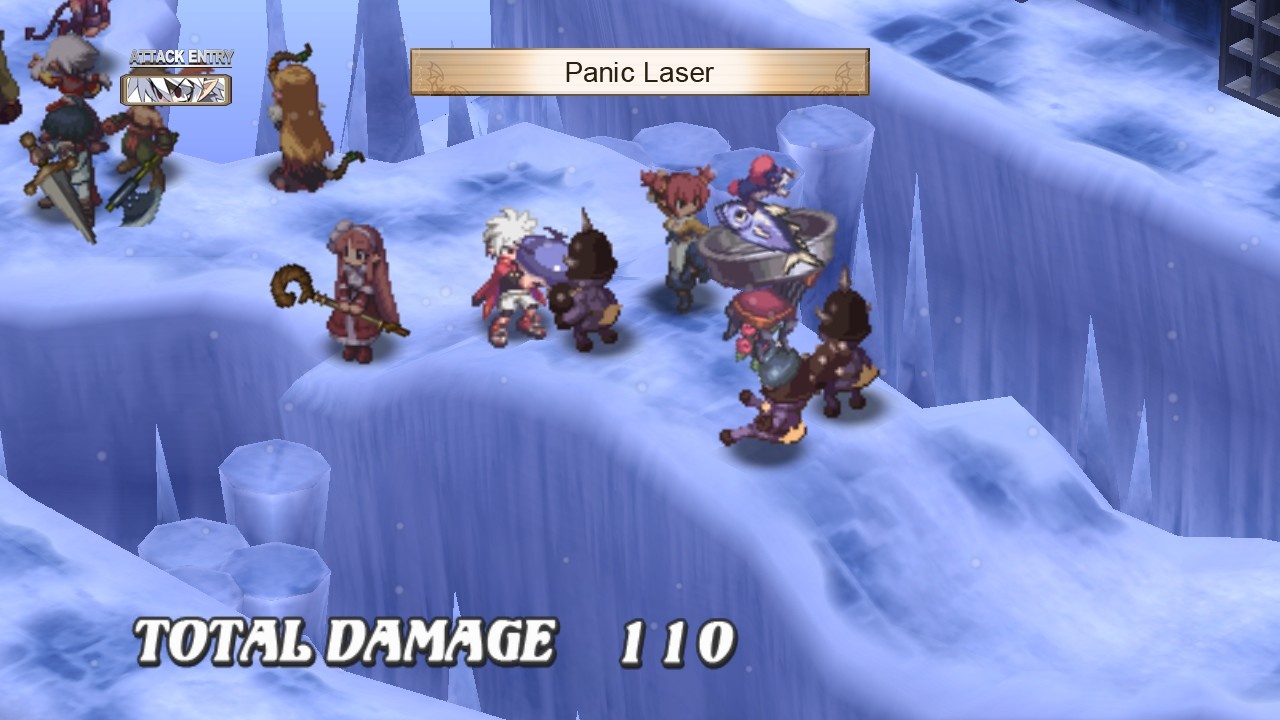Click the Panic Laser skill banner
This screenshot has height=720, width=1280.
(x=640, y=71)
